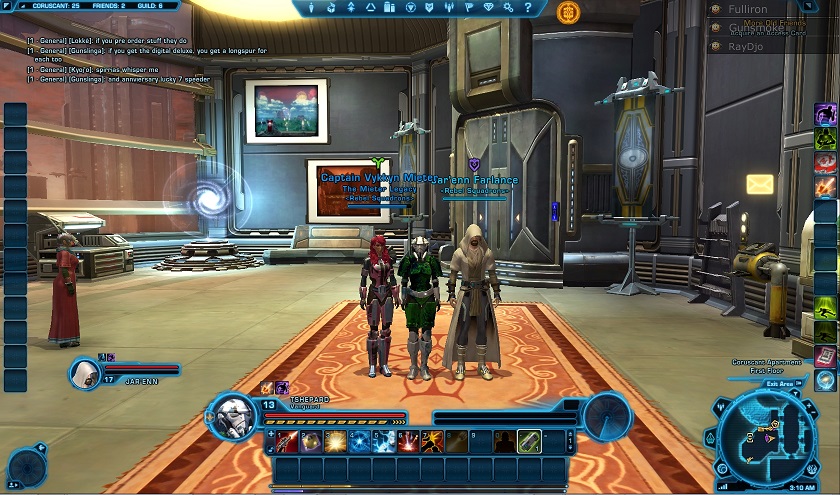Viewport: 840px width, 495px height.
Task: Activate the rifle shot ability in slot 1
Action: tap(287, 441)
